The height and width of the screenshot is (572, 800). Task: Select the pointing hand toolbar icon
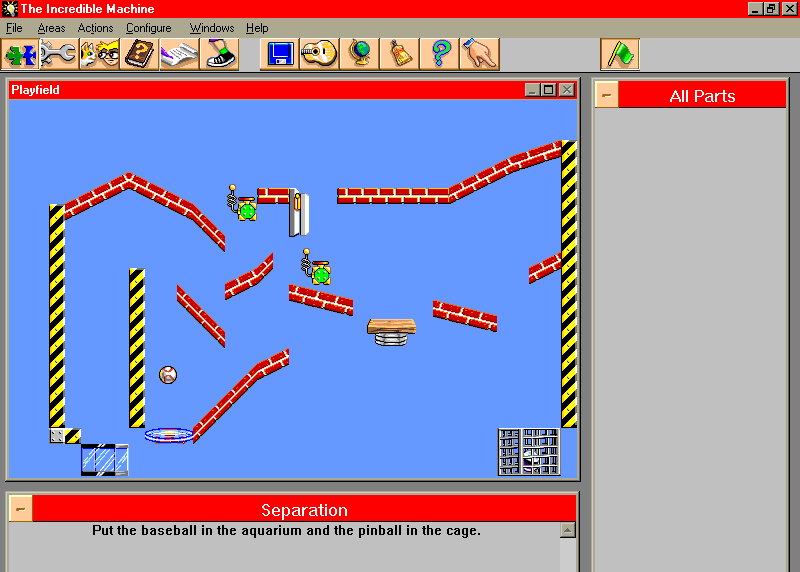tap(479, 54)
